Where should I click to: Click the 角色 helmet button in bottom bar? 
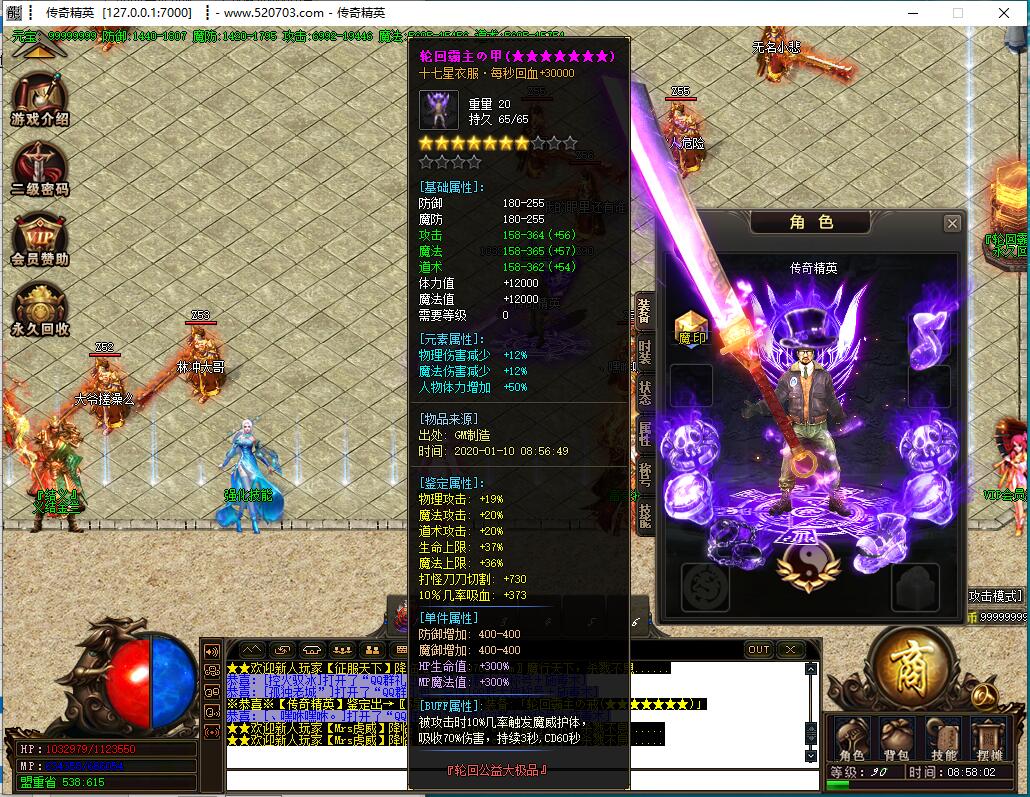pyautogui.click(x=851, y=738)
